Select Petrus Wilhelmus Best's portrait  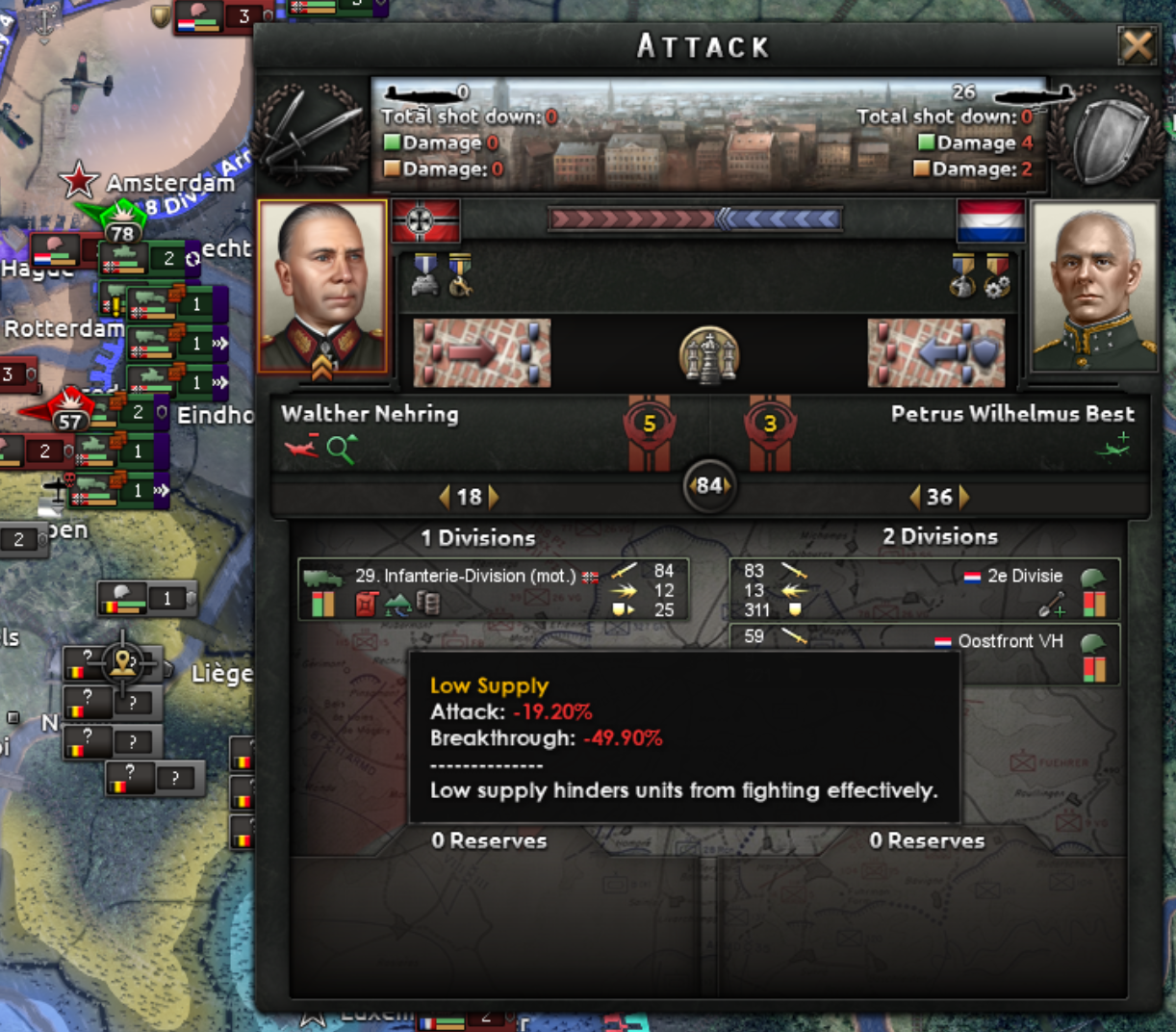point(1094,287)
